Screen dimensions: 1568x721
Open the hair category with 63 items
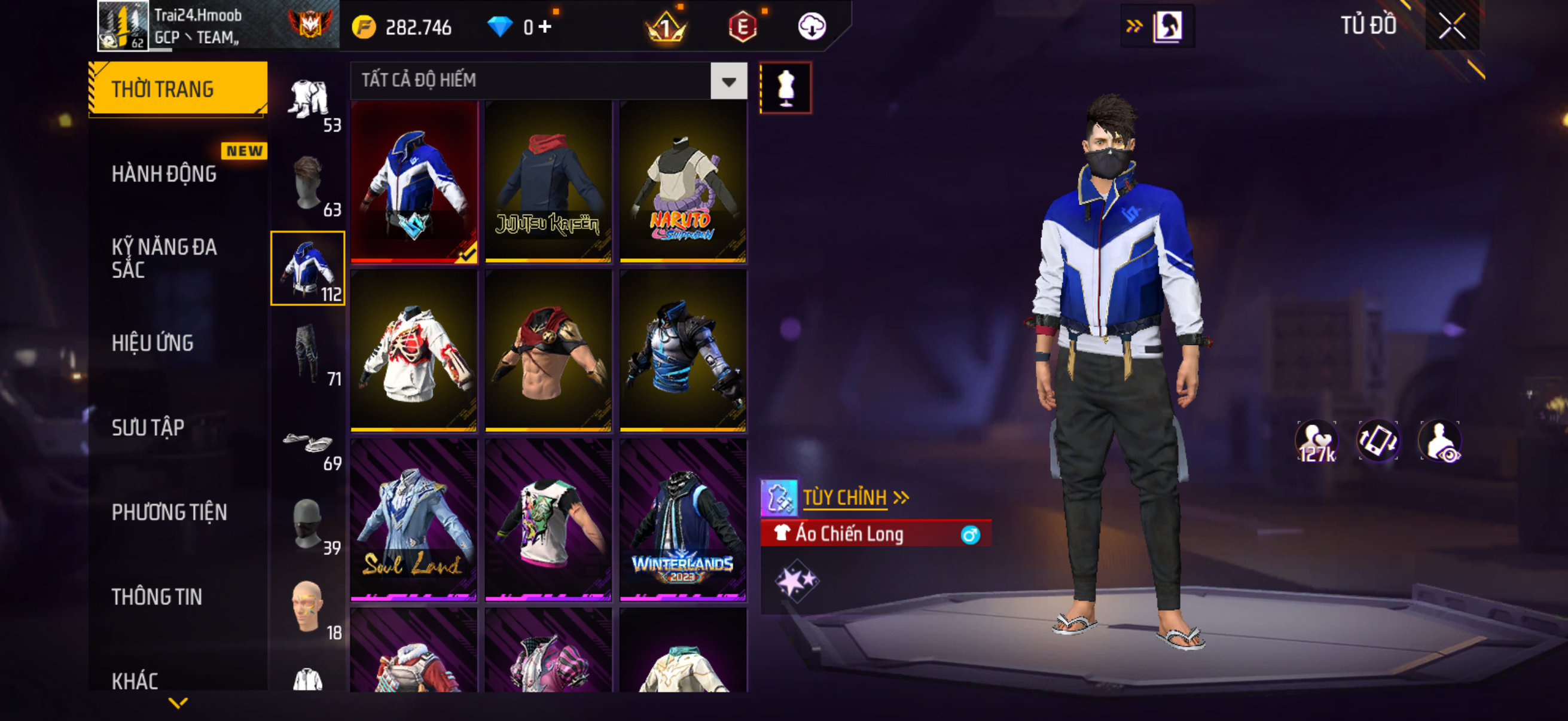click(x=309, y=184)
